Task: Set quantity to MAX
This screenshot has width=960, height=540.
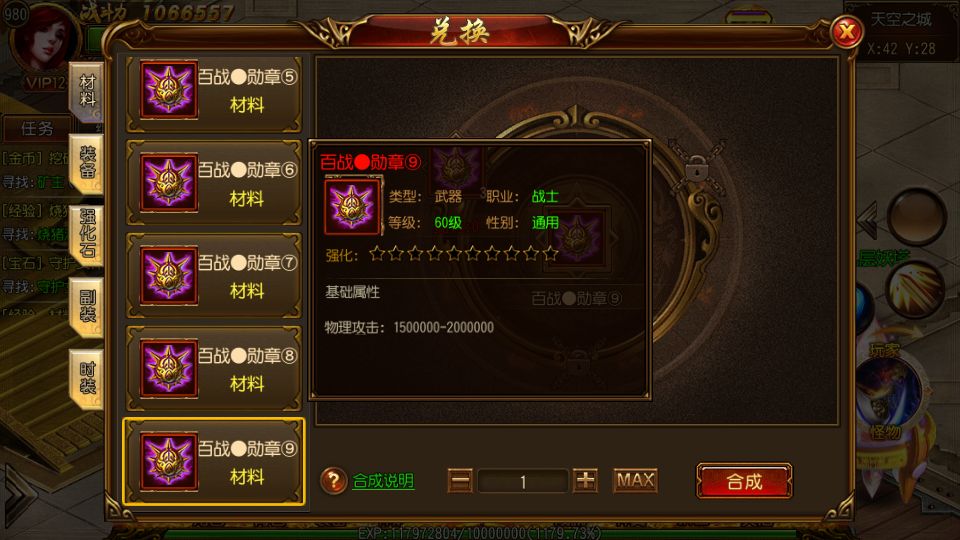Action: tap(635, 481)
